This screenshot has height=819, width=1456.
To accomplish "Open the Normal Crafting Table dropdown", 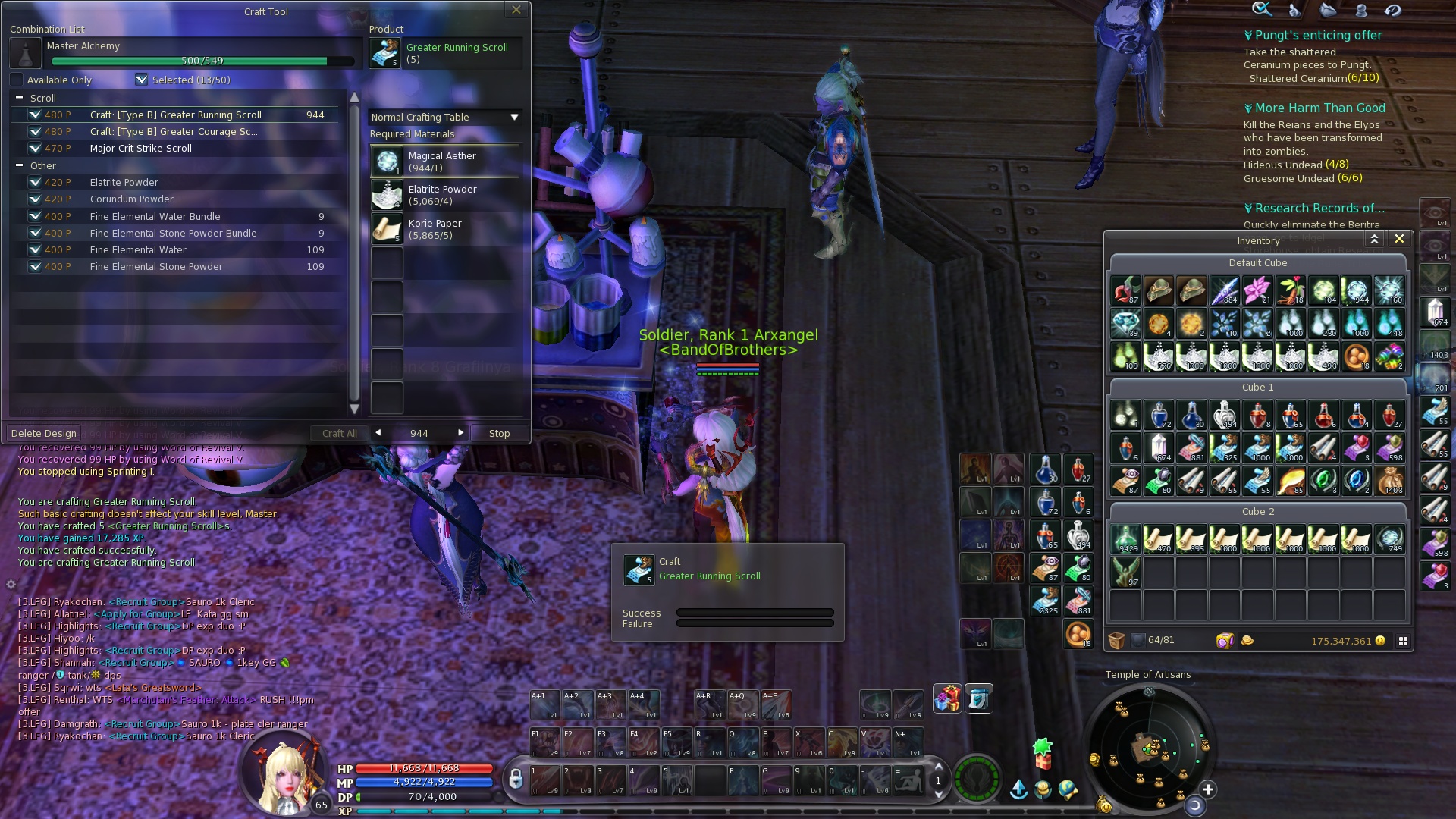I will 514,118.
